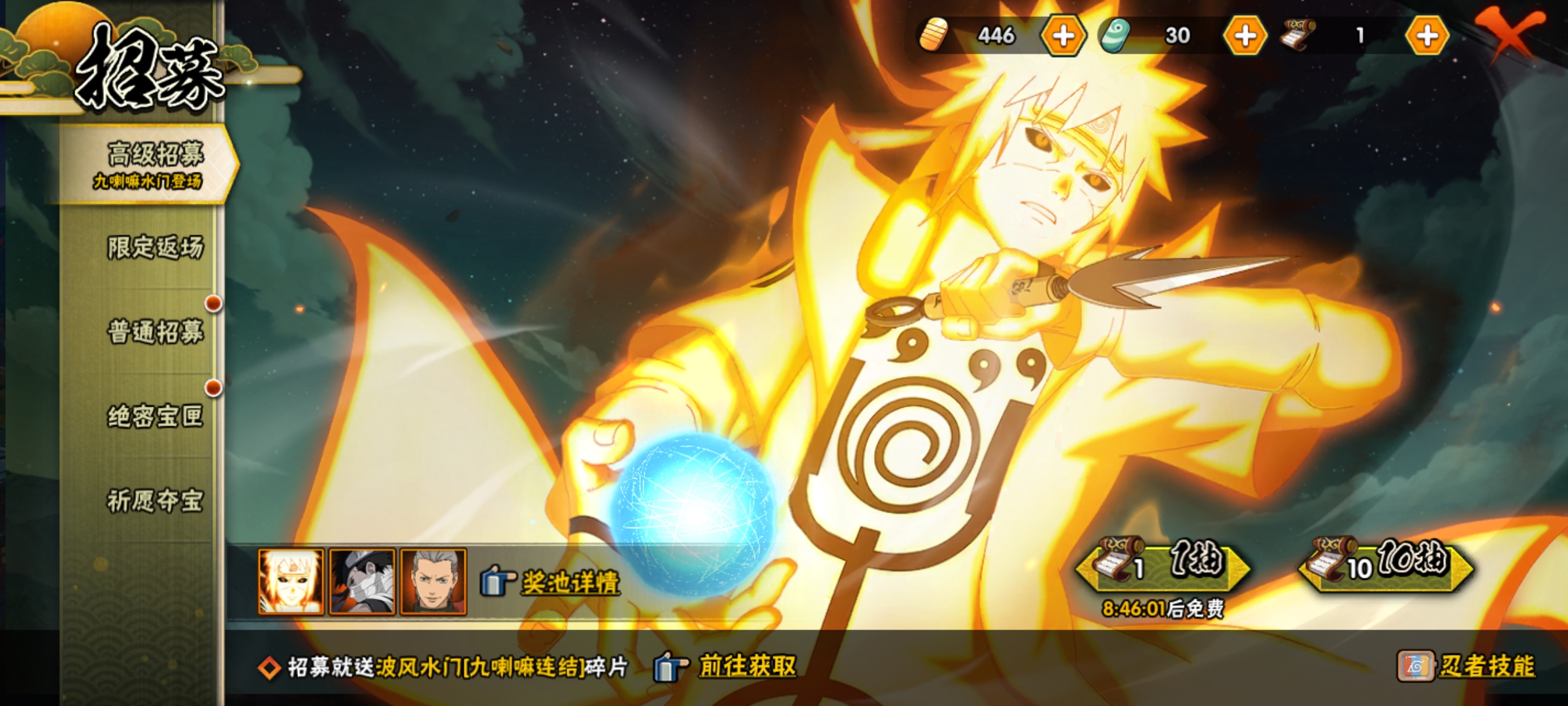Perform a single 1抽 recruit

coord(1164,565)
